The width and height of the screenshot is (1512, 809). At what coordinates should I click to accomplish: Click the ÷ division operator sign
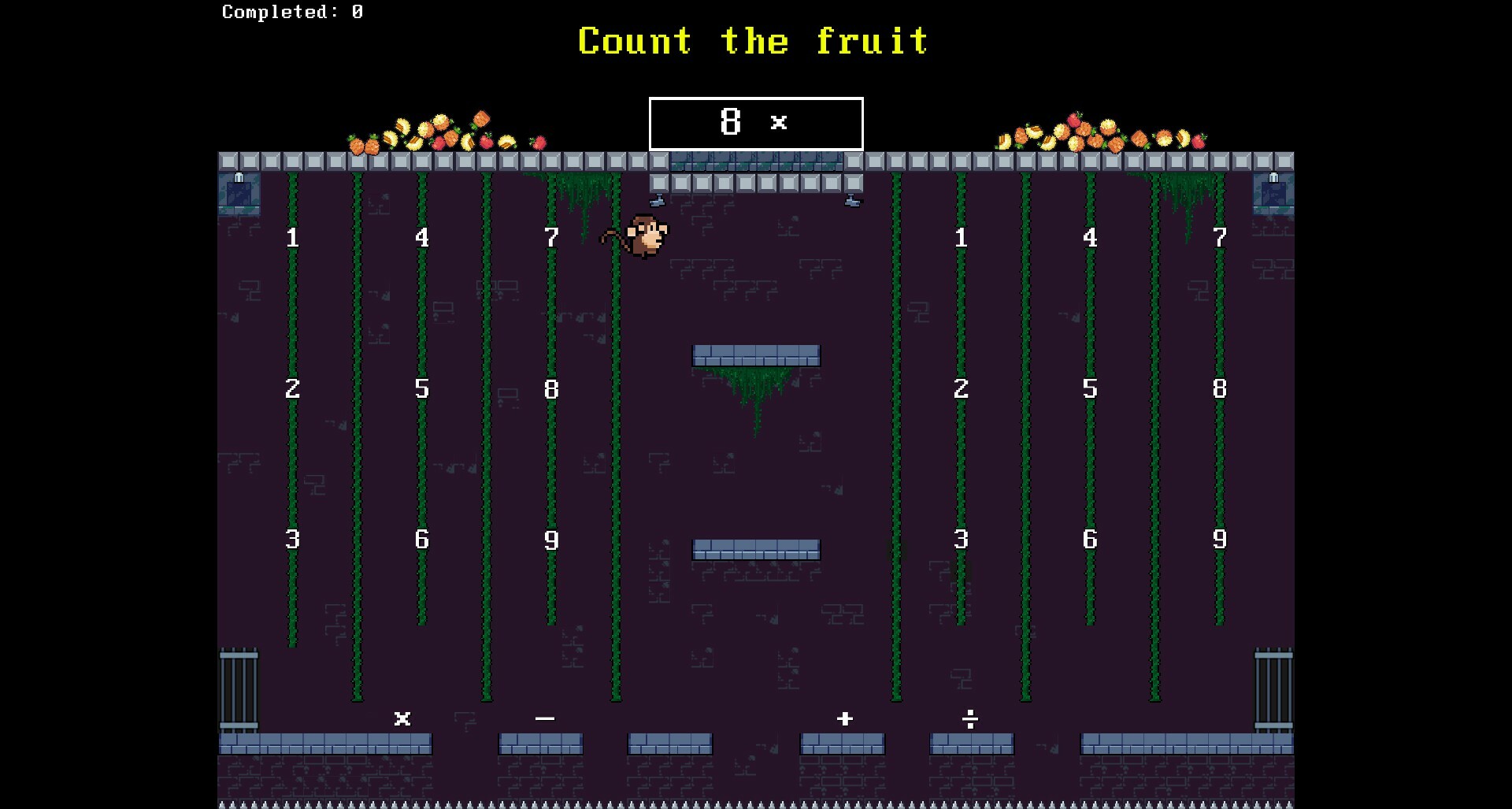click(x=970, y=718)
